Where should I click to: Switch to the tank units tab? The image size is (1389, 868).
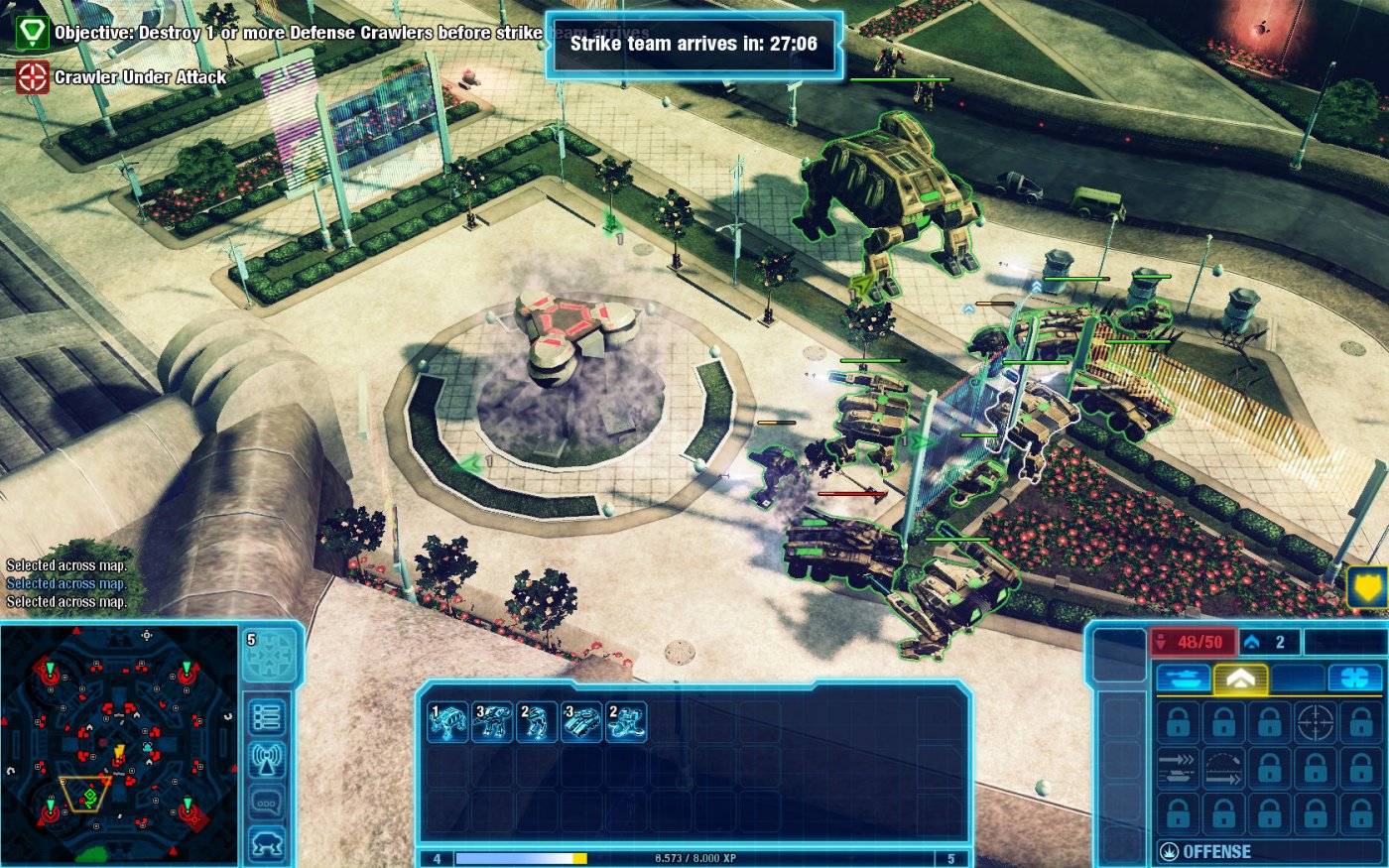coord(1184,678)
